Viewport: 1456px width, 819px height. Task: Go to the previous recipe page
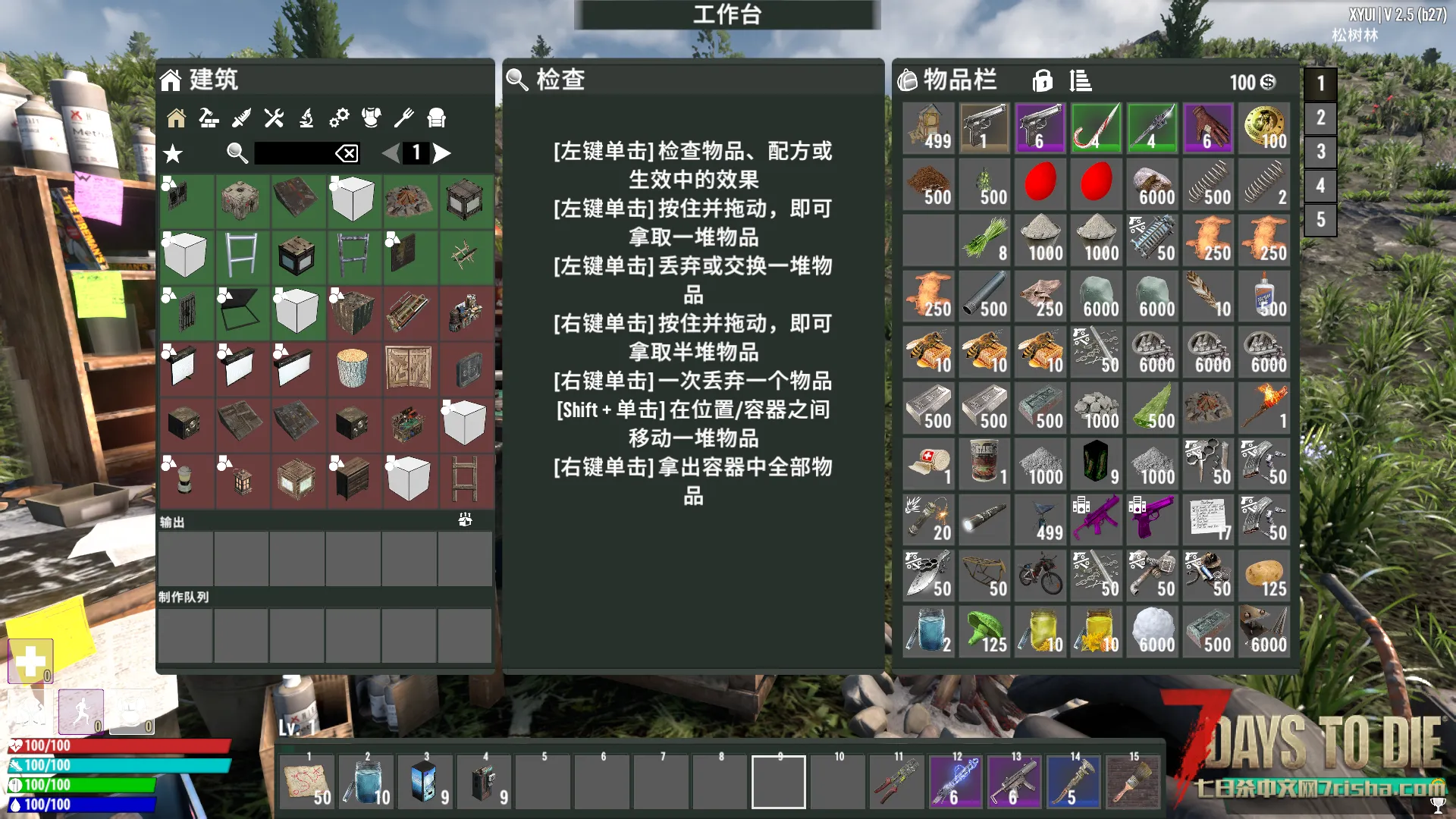tap(391, 153)
